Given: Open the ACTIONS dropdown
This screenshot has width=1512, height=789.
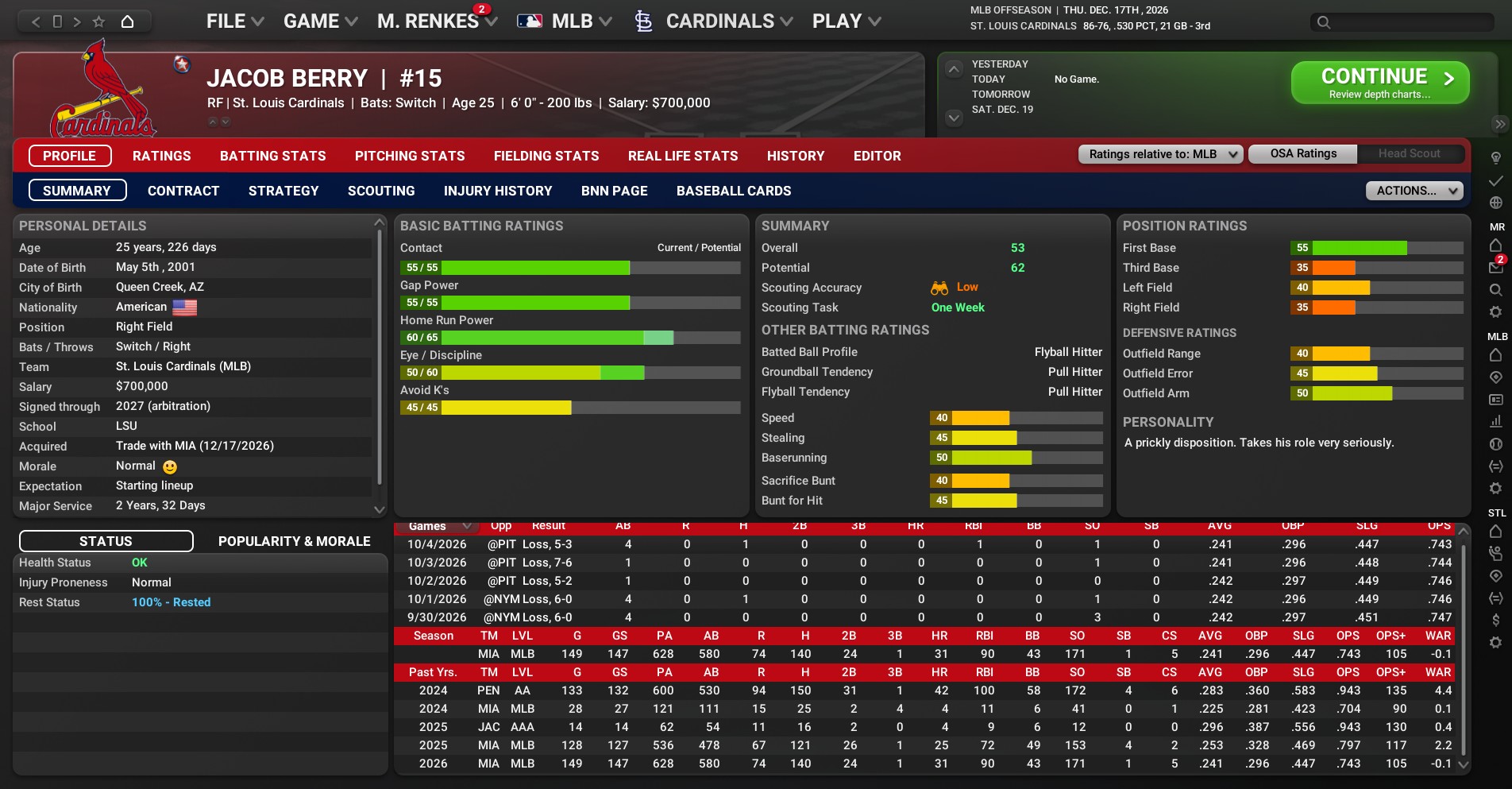Looking at the screenshot, I should (1414, 191).
